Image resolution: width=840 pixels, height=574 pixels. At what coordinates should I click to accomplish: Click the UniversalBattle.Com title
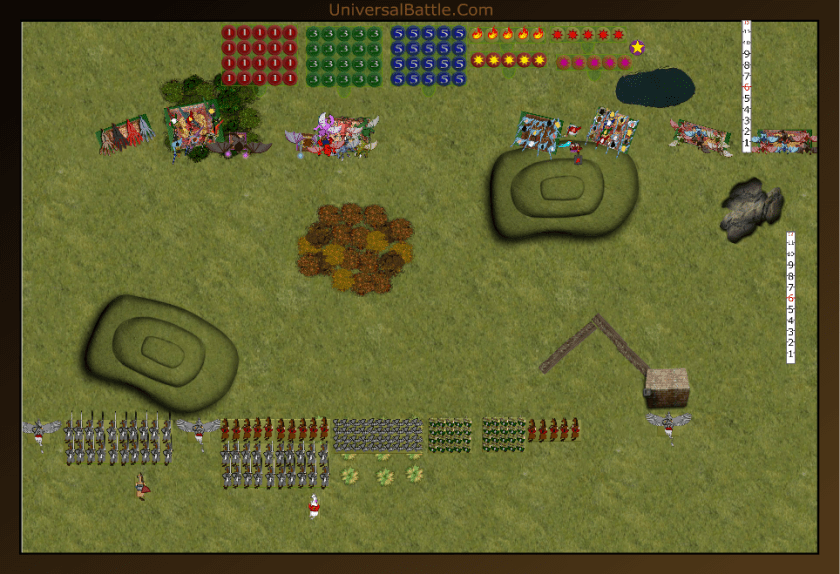410,10
